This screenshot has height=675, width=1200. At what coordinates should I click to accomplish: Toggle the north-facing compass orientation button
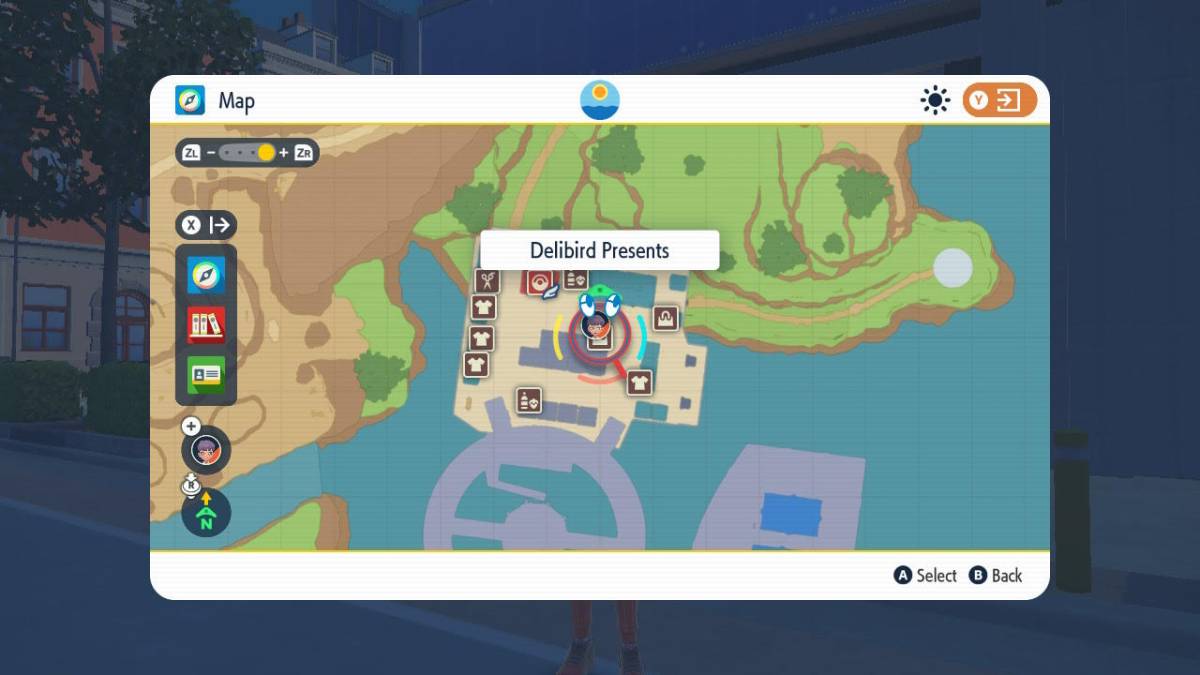pos(206,512)
